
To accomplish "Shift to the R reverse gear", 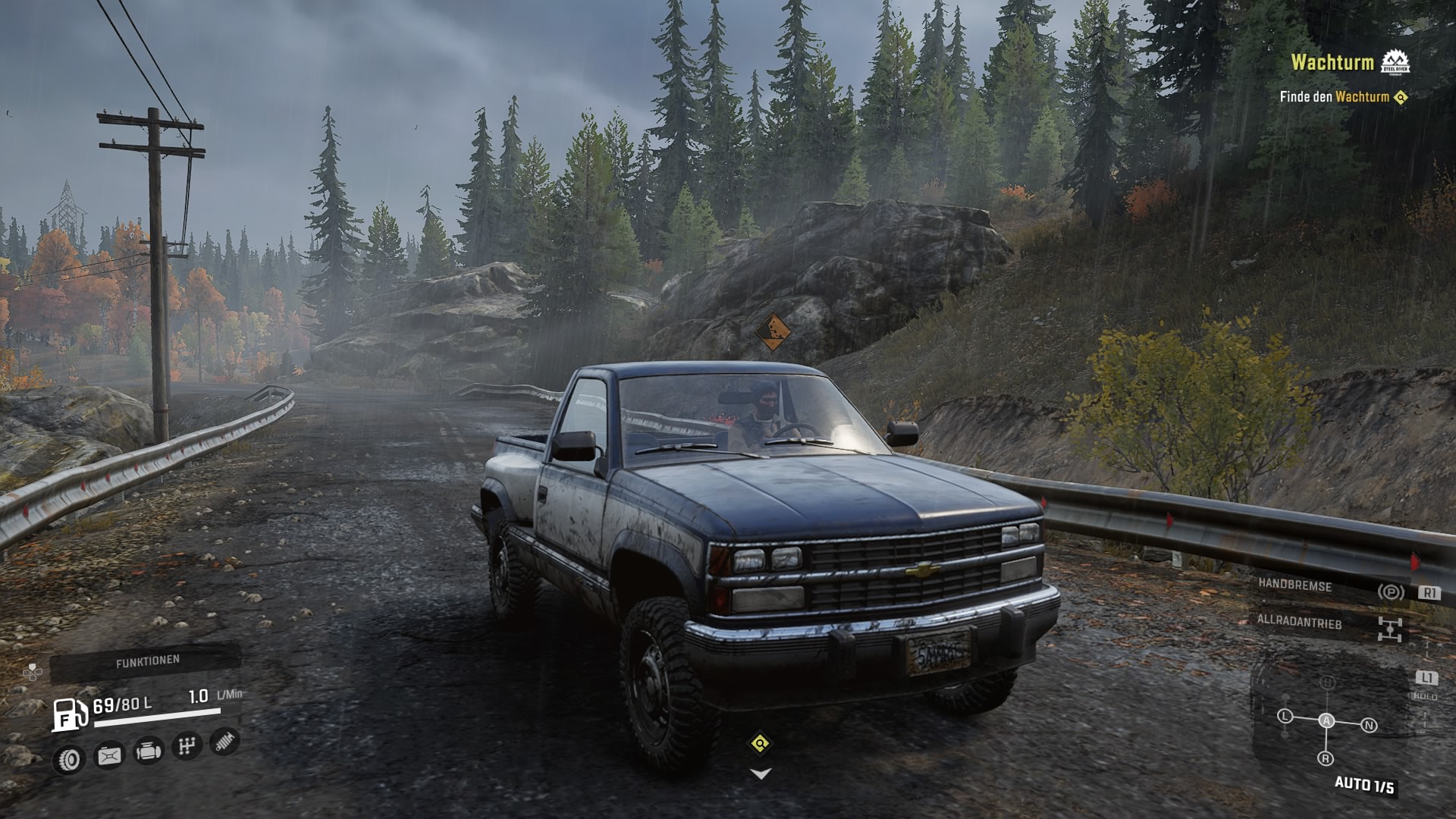I will coord(1326,758).
